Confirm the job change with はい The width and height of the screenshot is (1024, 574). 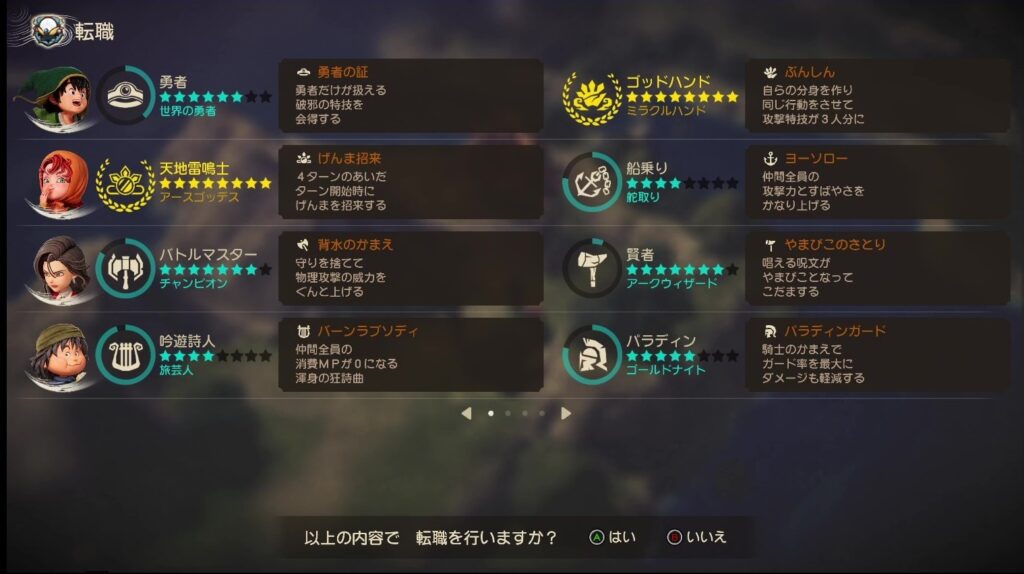point(612,538)
